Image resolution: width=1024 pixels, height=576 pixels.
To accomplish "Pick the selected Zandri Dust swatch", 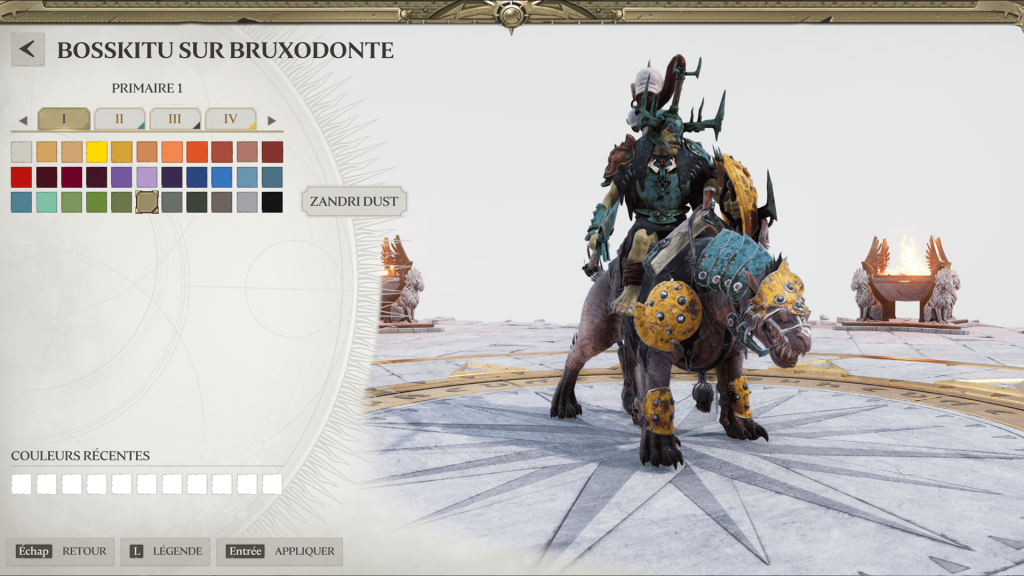I will 147,202.
